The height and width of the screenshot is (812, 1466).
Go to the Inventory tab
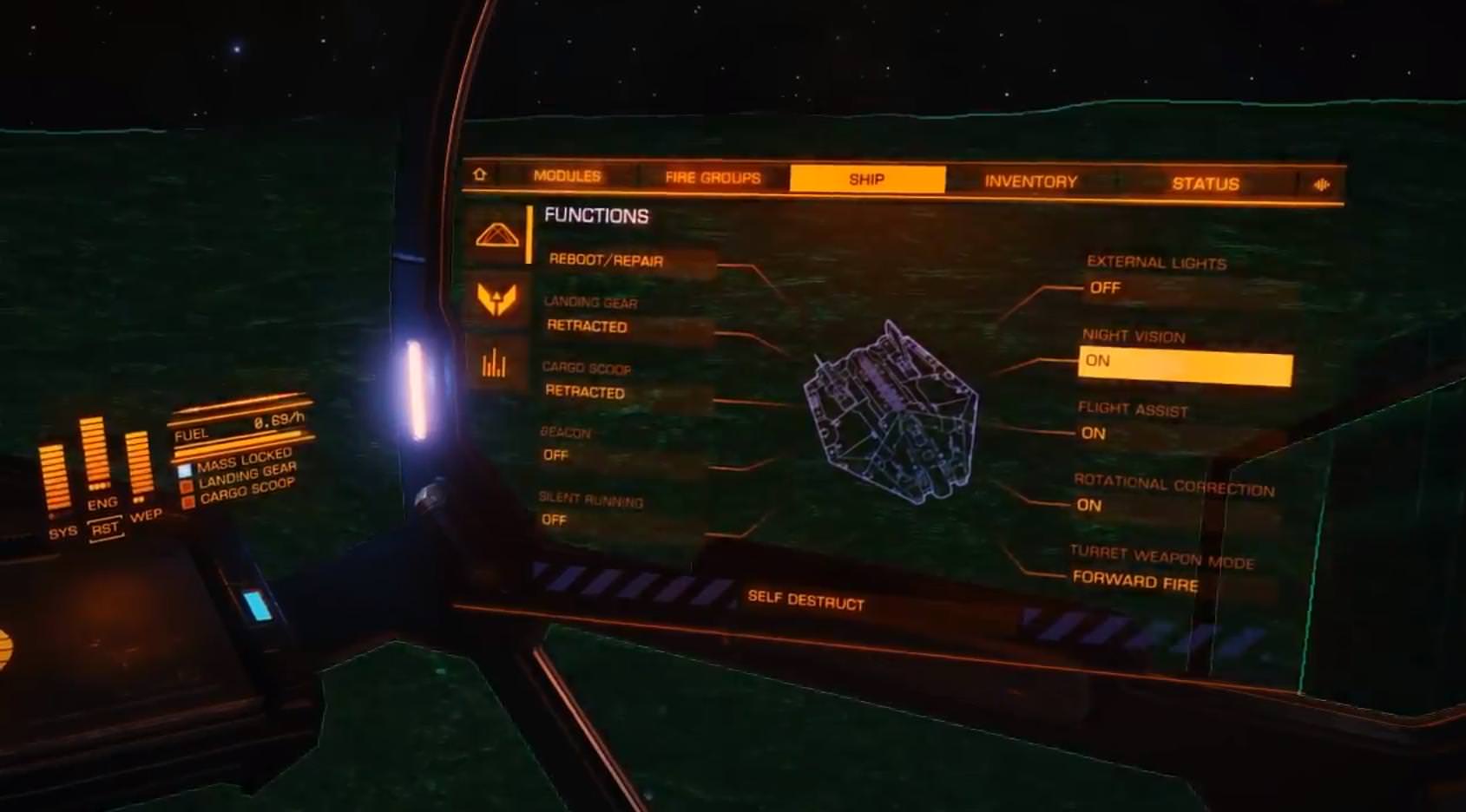point(1030,181)
